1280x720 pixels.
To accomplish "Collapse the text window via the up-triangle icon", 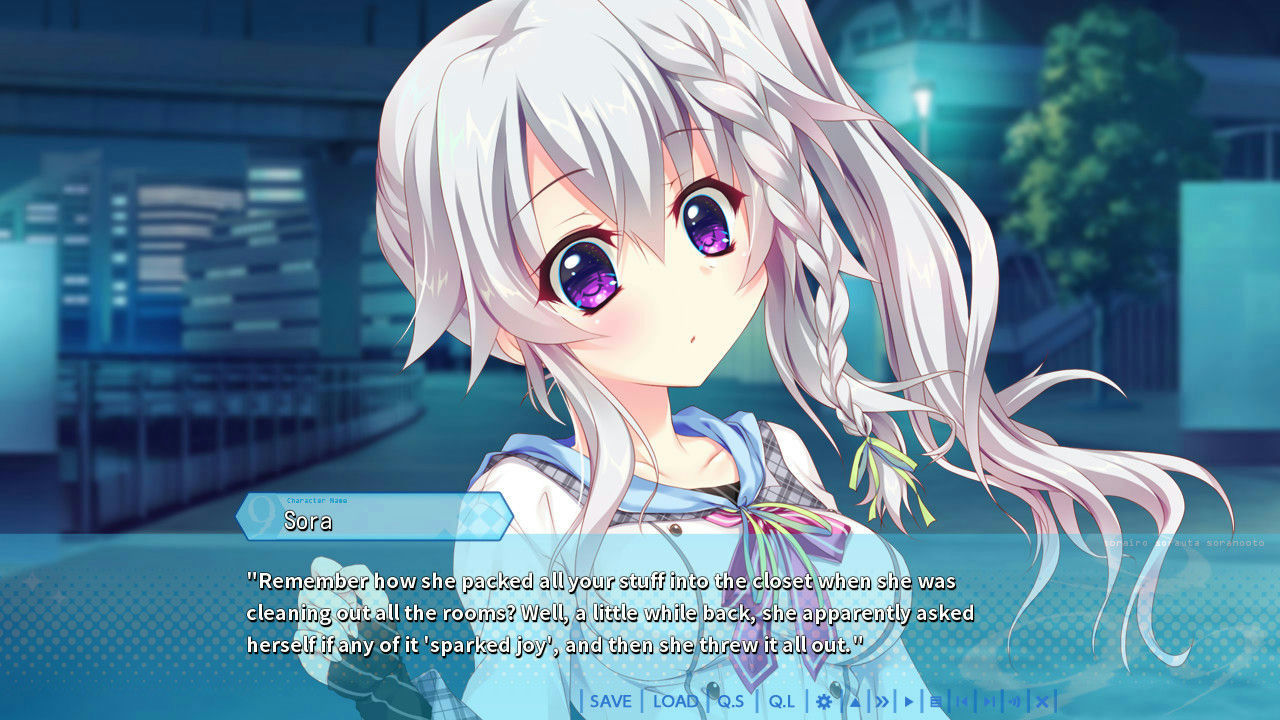I will (853, 701).
